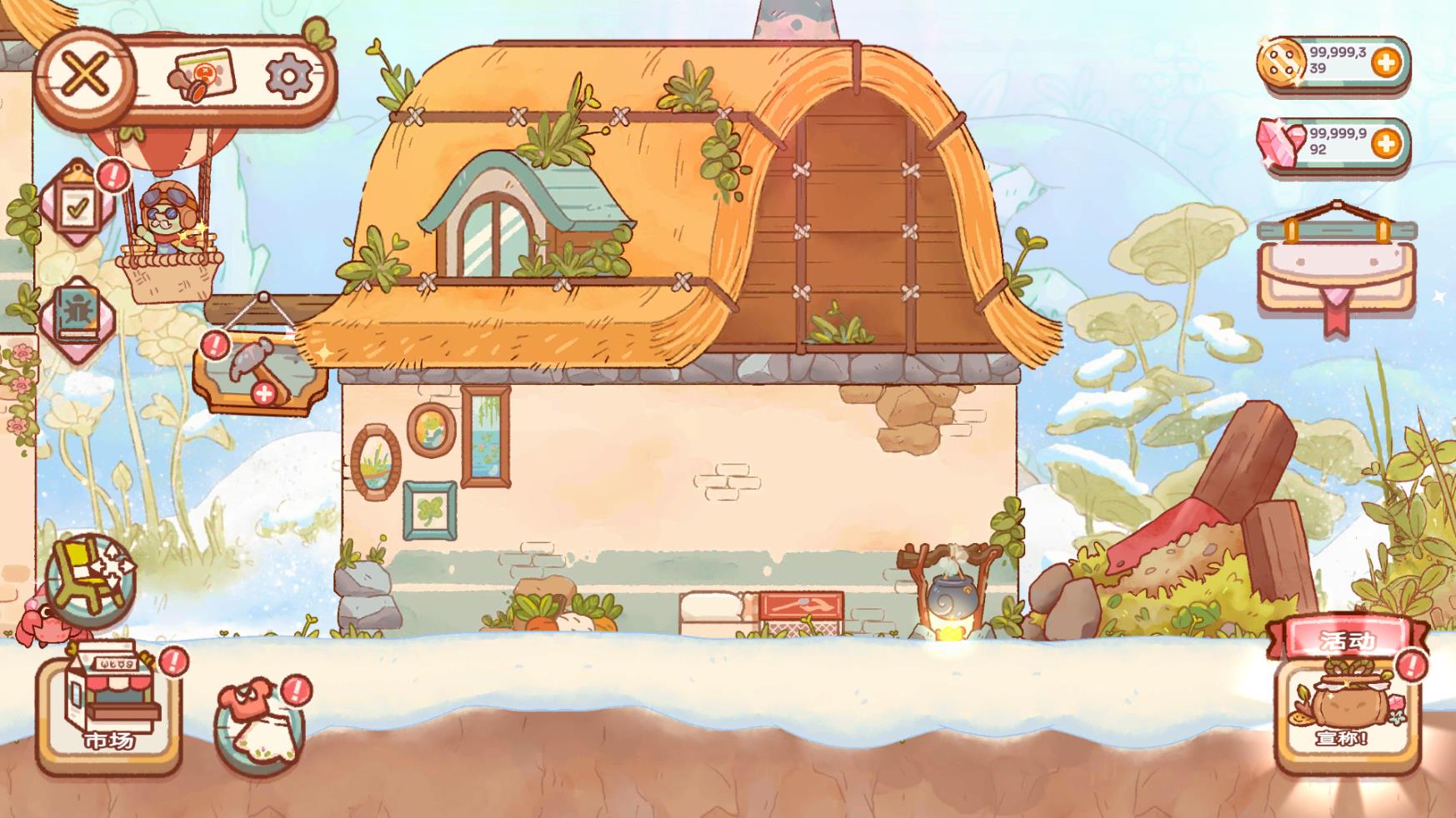1456x818 pixels.
Task: Add more cookie coins with plus
Action: [1384, 62]
